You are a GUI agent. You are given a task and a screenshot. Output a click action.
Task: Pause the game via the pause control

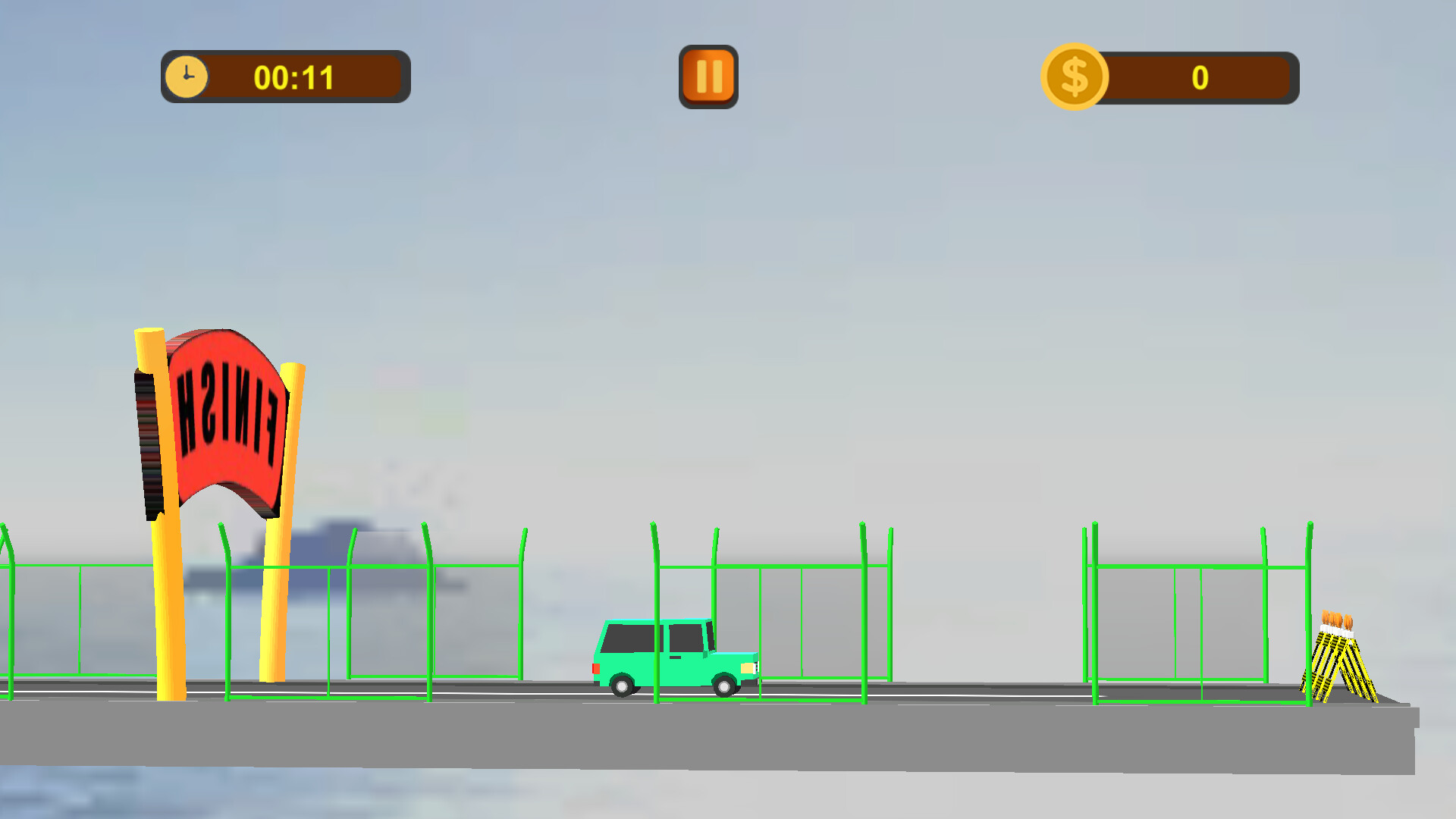pyautogui.click(x=708, y=76)
